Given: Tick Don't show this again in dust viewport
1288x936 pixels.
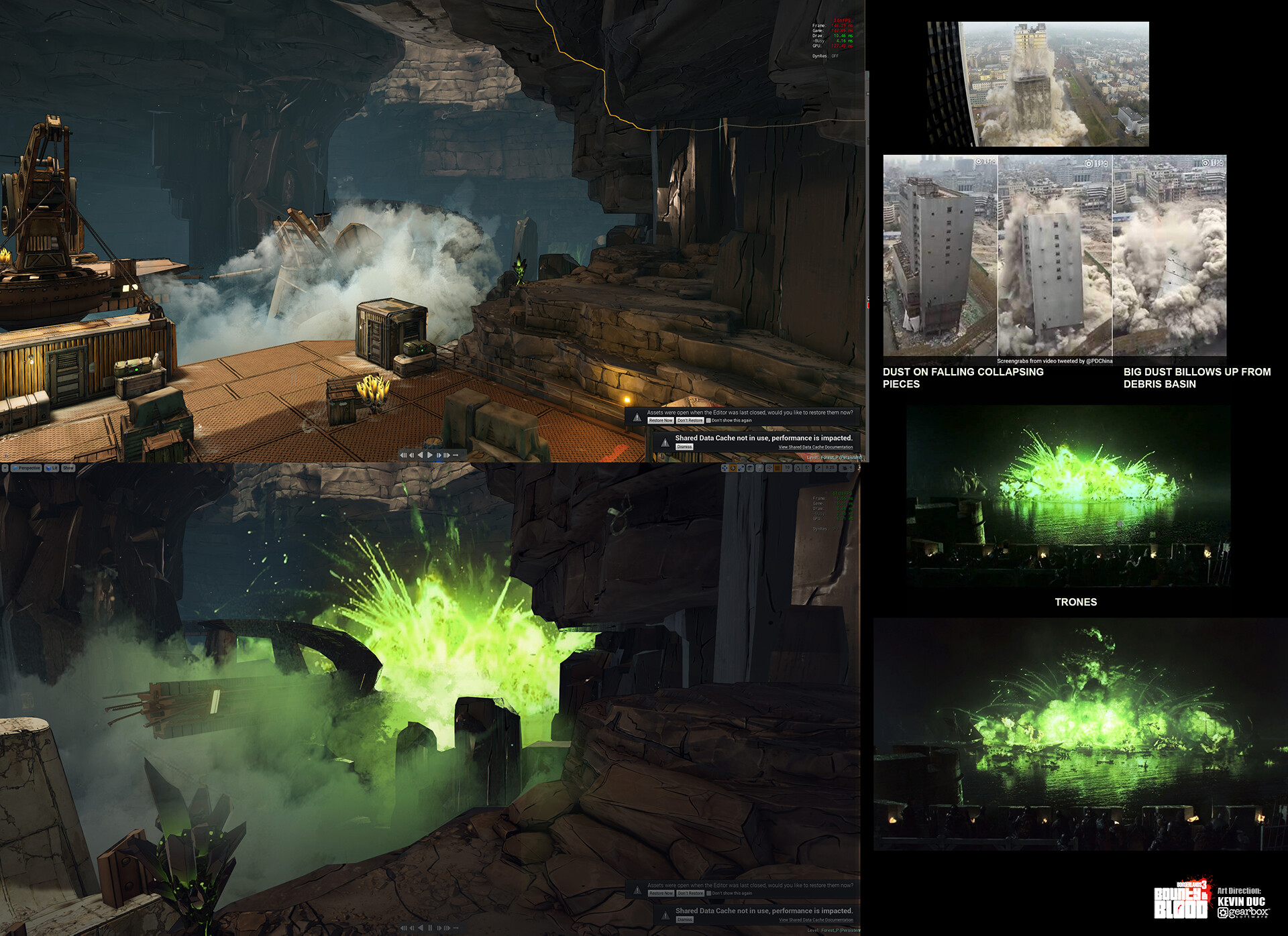Looking at the screenshot, I should click(708, 420).
